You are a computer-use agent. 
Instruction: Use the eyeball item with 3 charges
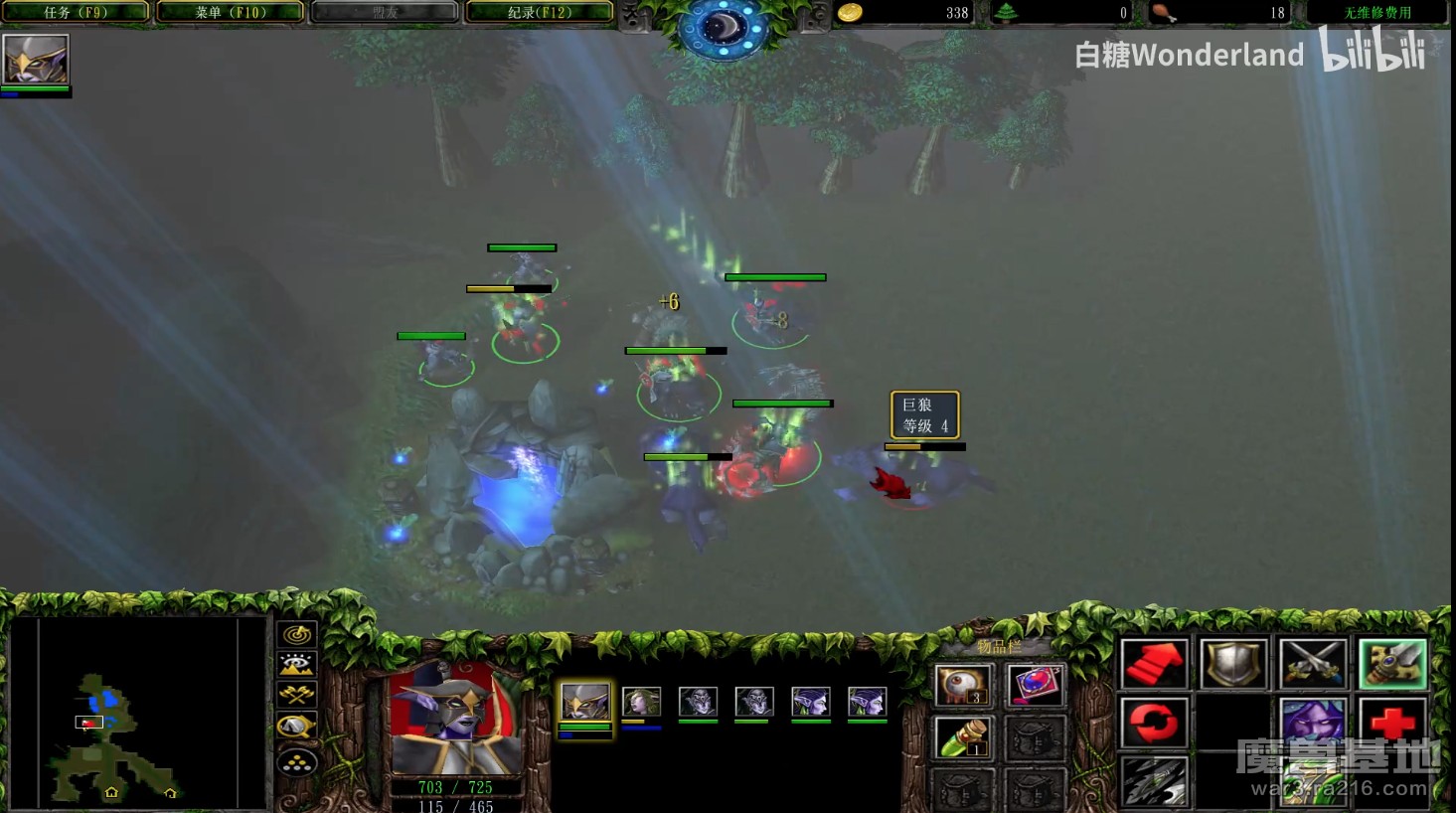click(x=961, y=685)
